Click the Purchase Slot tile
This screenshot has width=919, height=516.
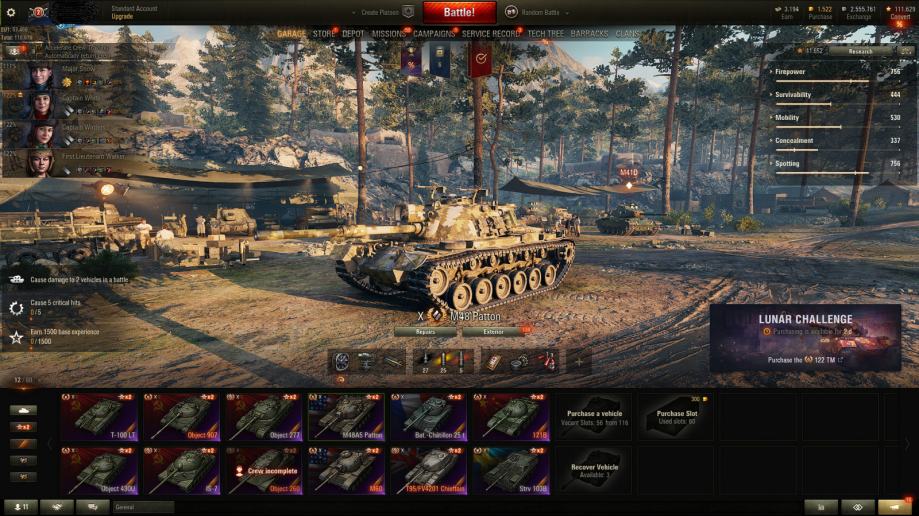click(x=676, y=417)
